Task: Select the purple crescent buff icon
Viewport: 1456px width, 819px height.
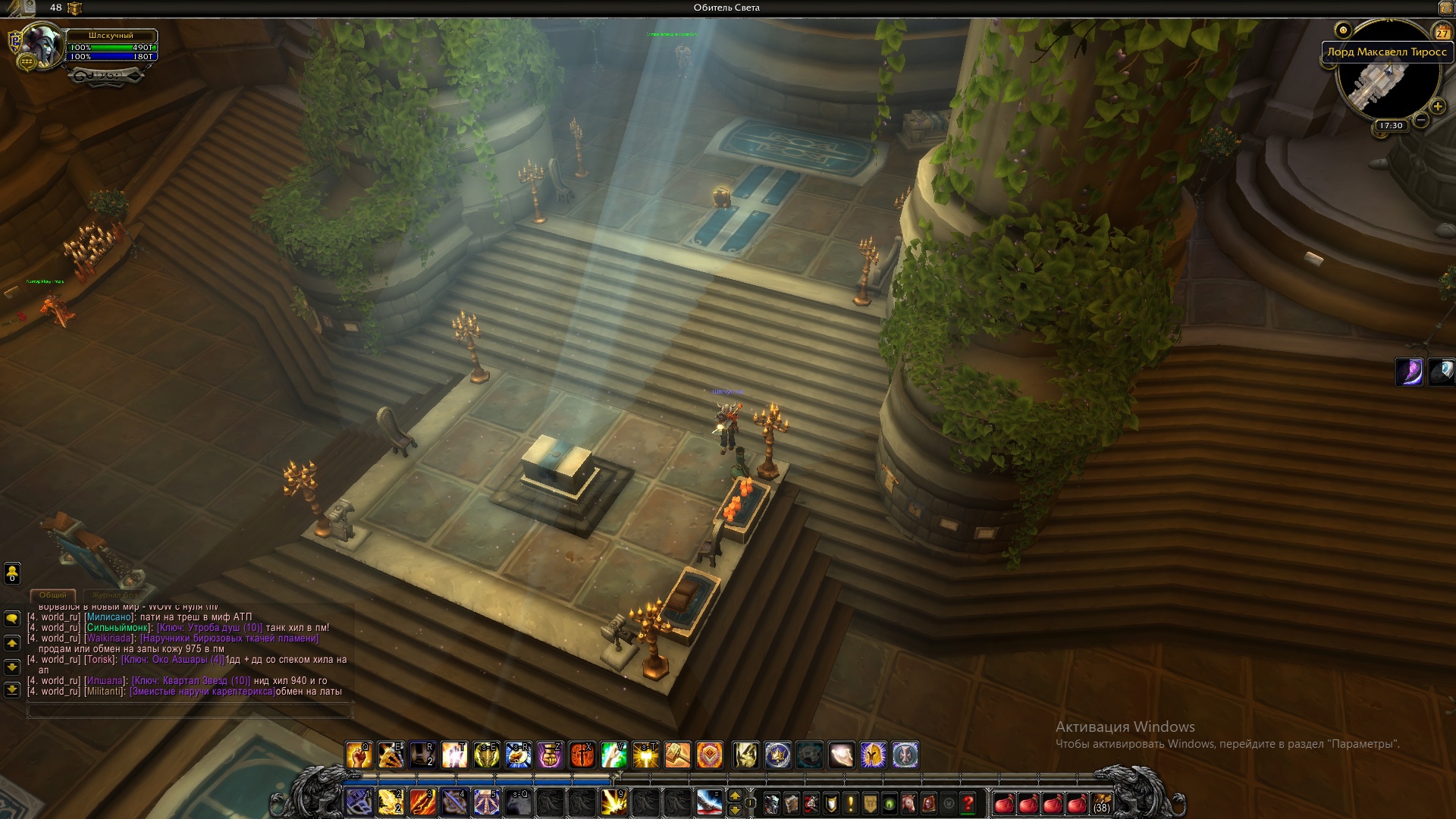Action: pyautogui.click(x=1410, y=372)
